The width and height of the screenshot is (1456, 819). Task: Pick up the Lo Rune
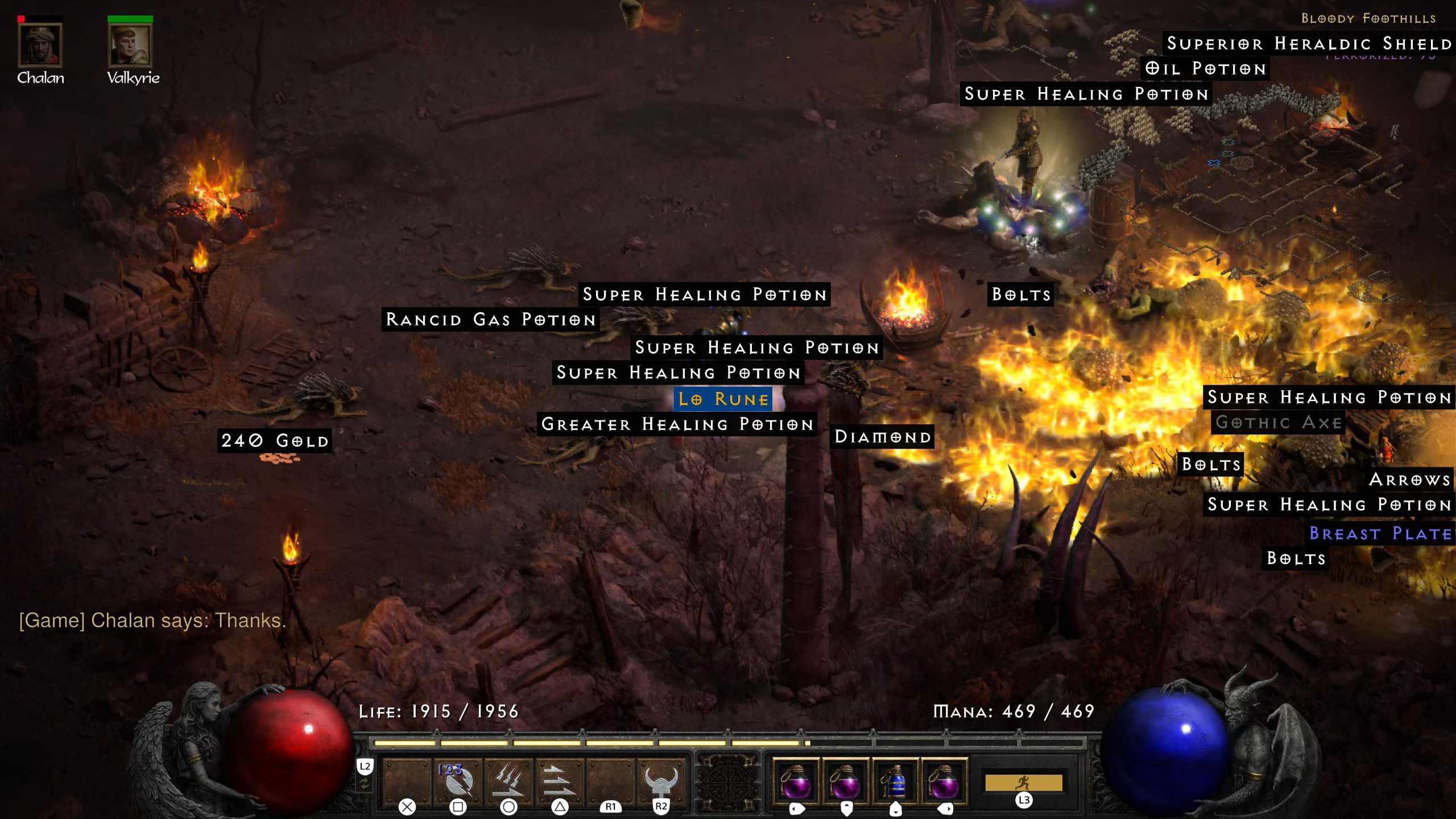coord(722,399)
